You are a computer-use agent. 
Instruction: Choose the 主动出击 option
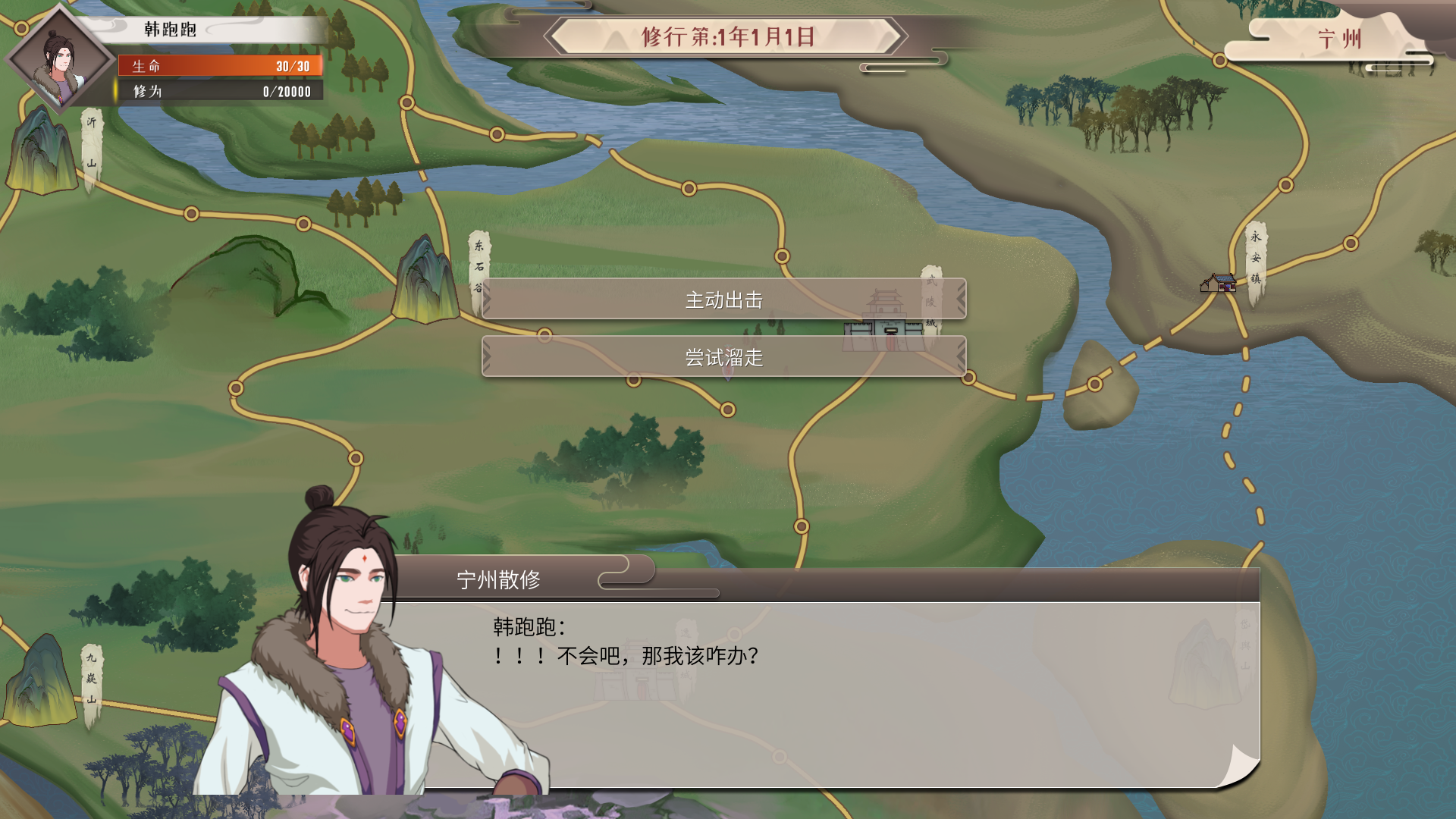coord(724,300)
